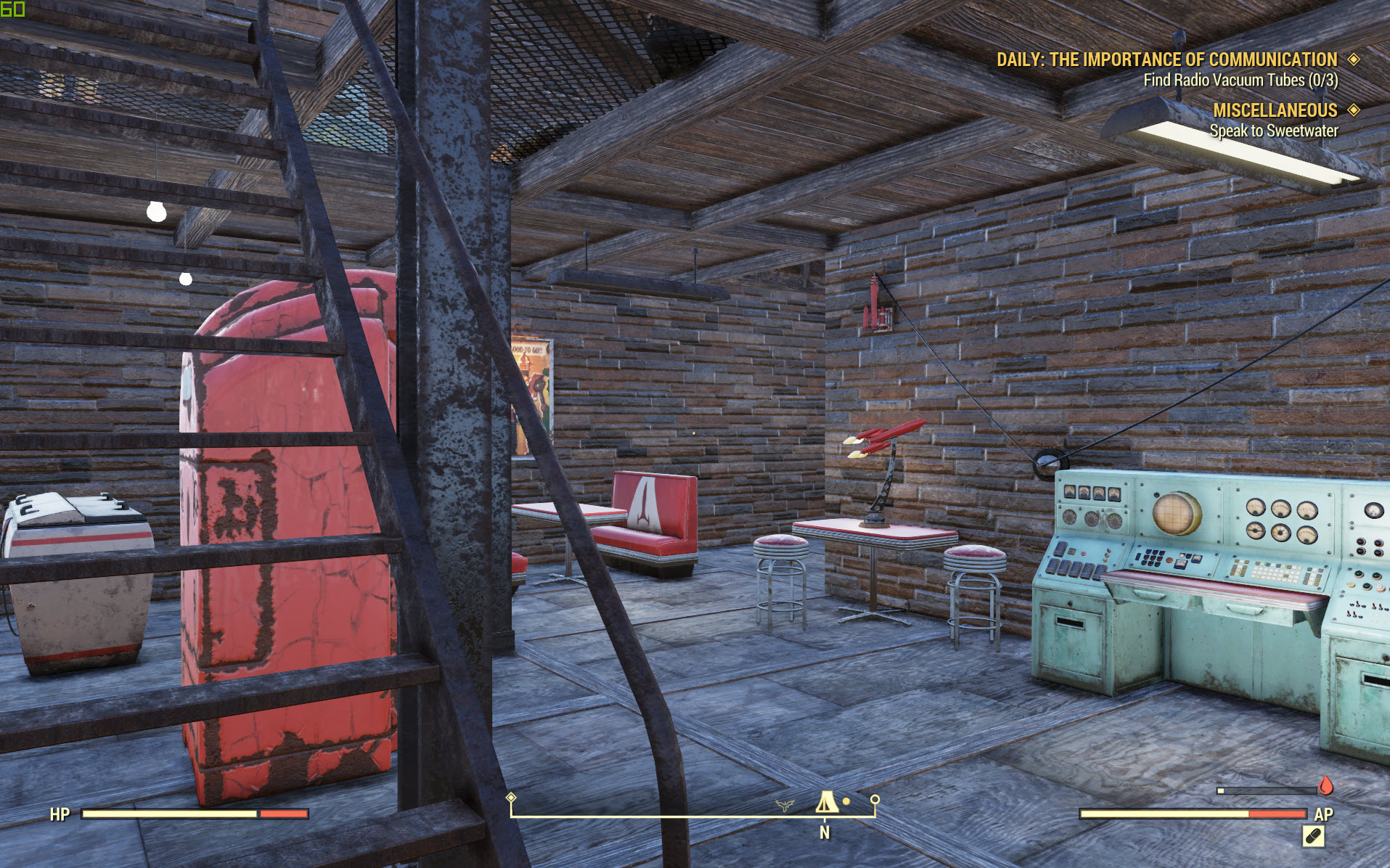Click the winged marker on the compass
The height and width of the screenshot is (868, 1390).
point(784,805)
